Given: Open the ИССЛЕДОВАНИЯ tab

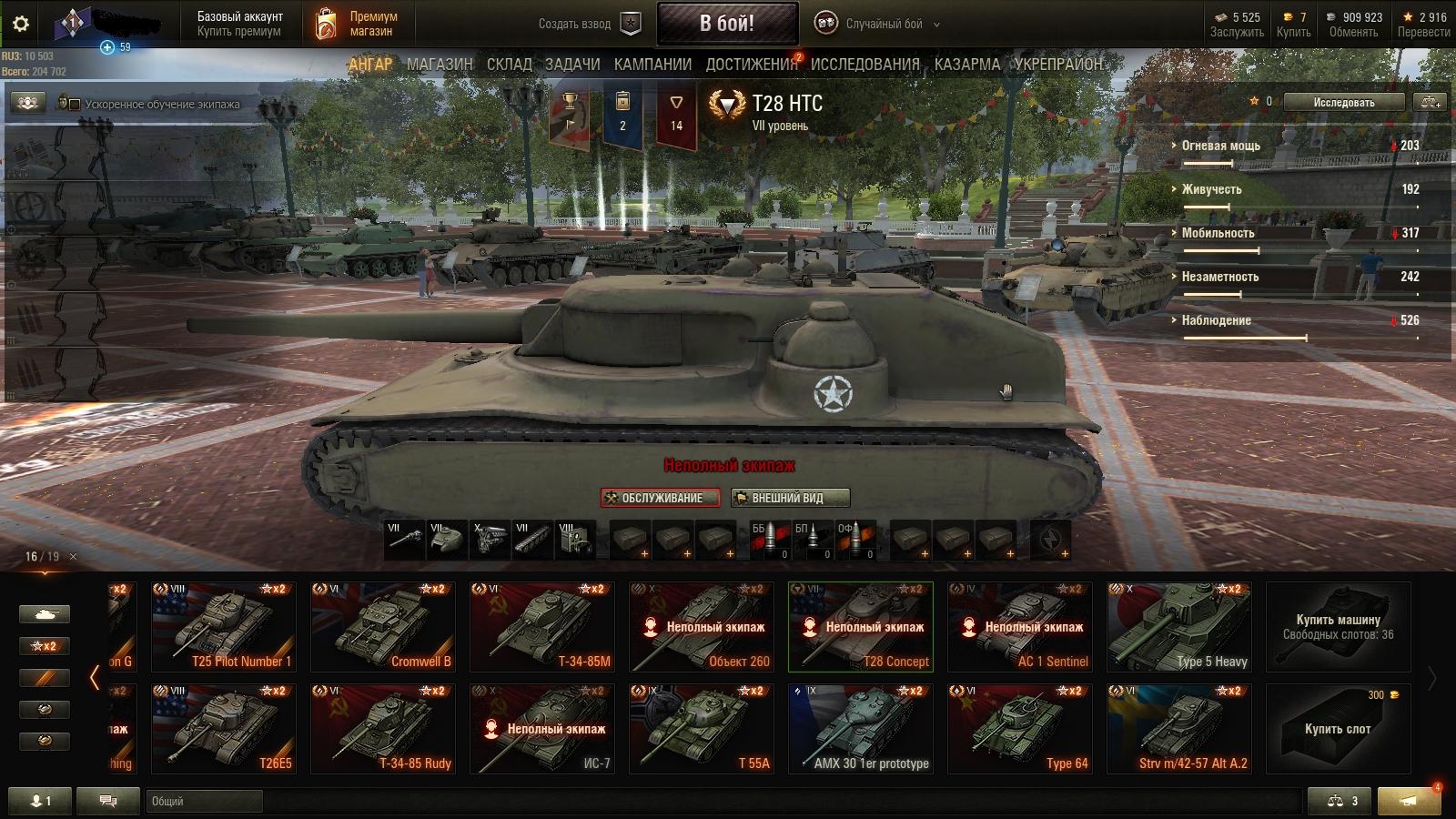Looking at the screenshot, I should coord(864,65).
